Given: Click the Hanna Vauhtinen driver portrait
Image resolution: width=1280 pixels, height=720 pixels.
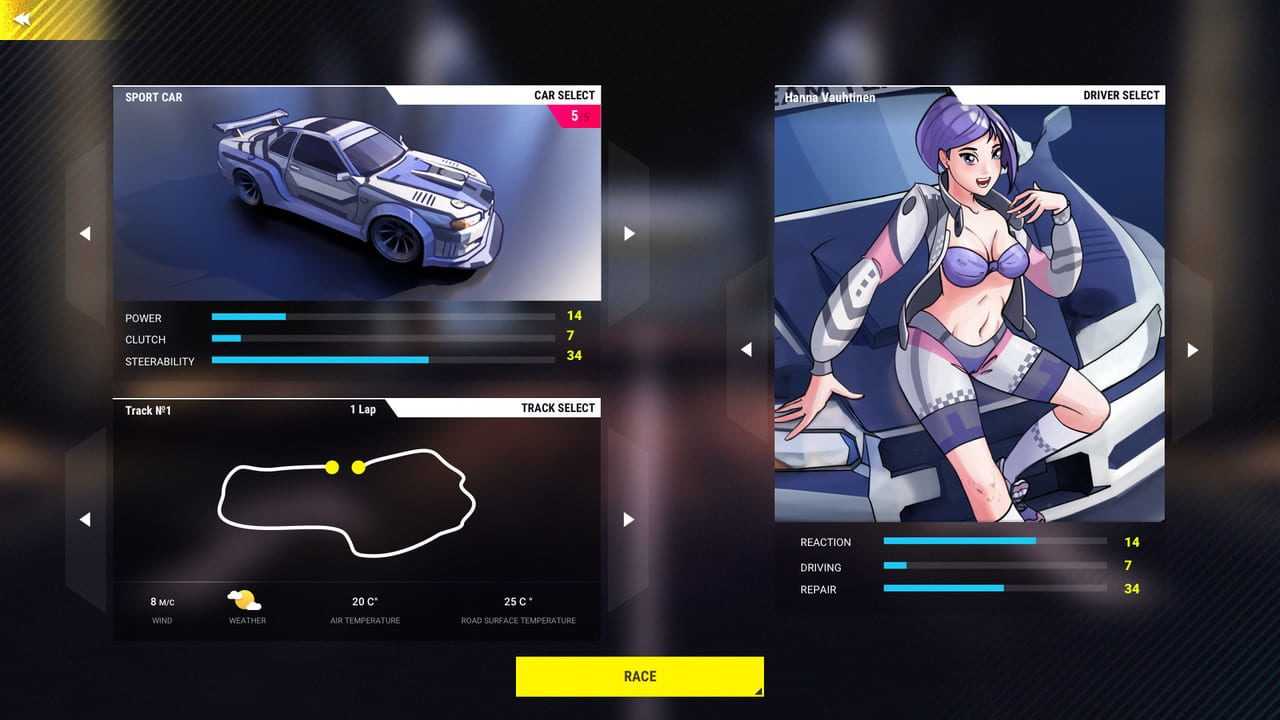Looking at the screenshot, I should [x=968, y=310].
